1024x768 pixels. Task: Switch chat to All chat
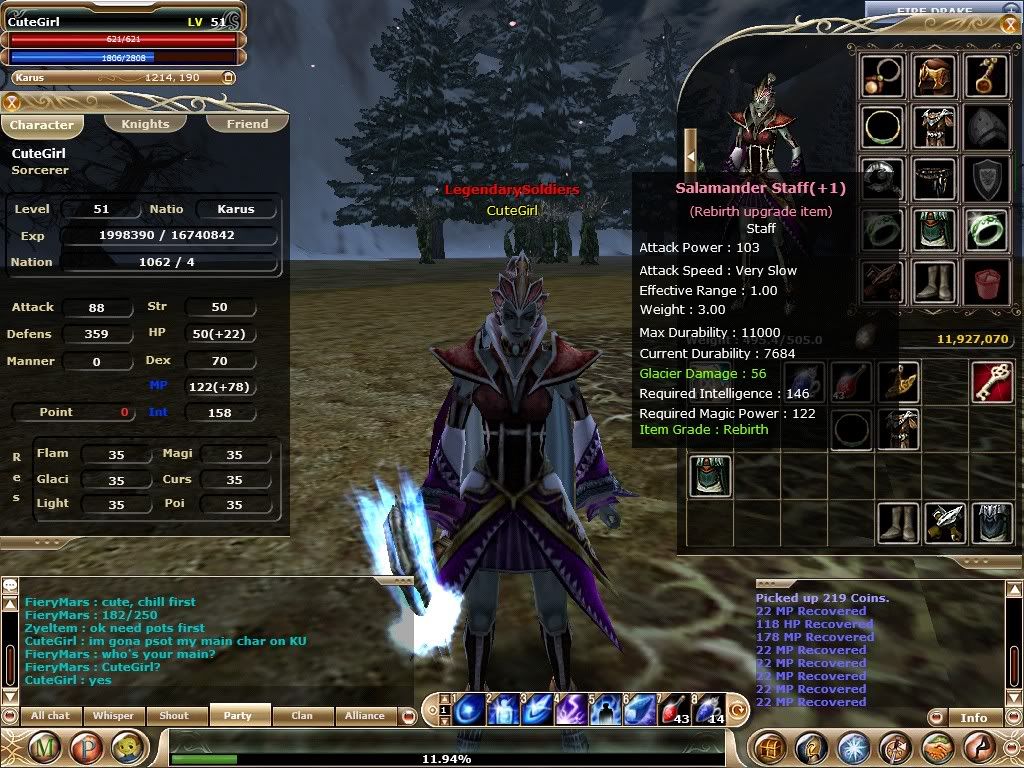pyautogui.click(x=50, y=716)
